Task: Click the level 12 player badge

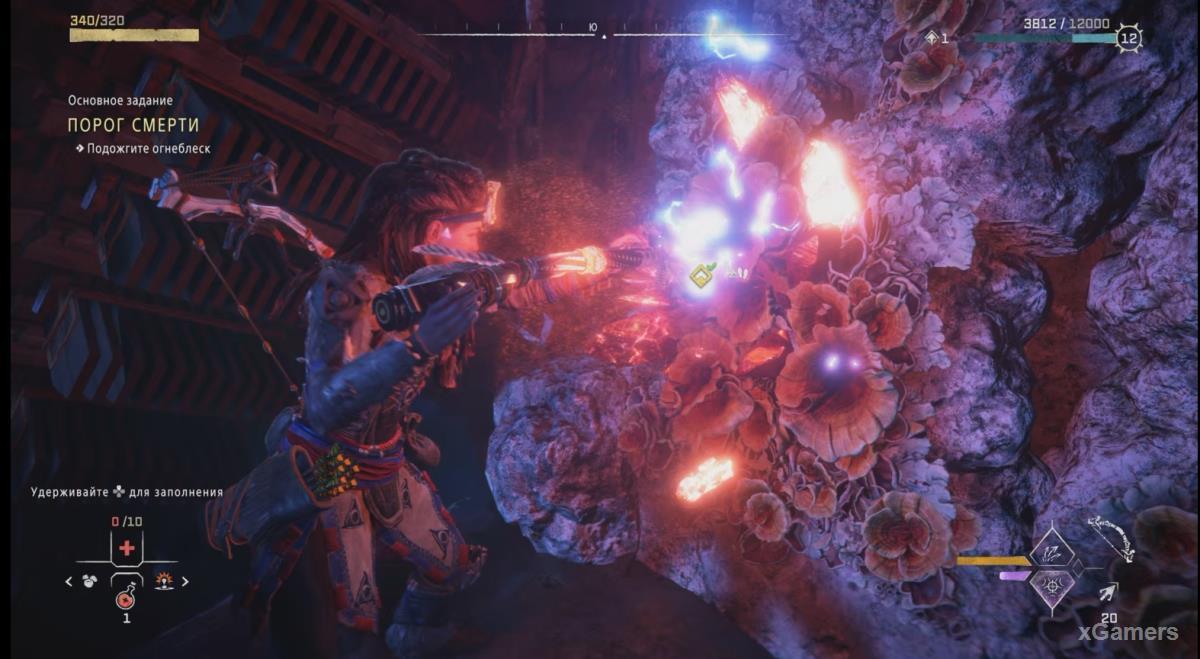Action: [x=1129, y=38]
